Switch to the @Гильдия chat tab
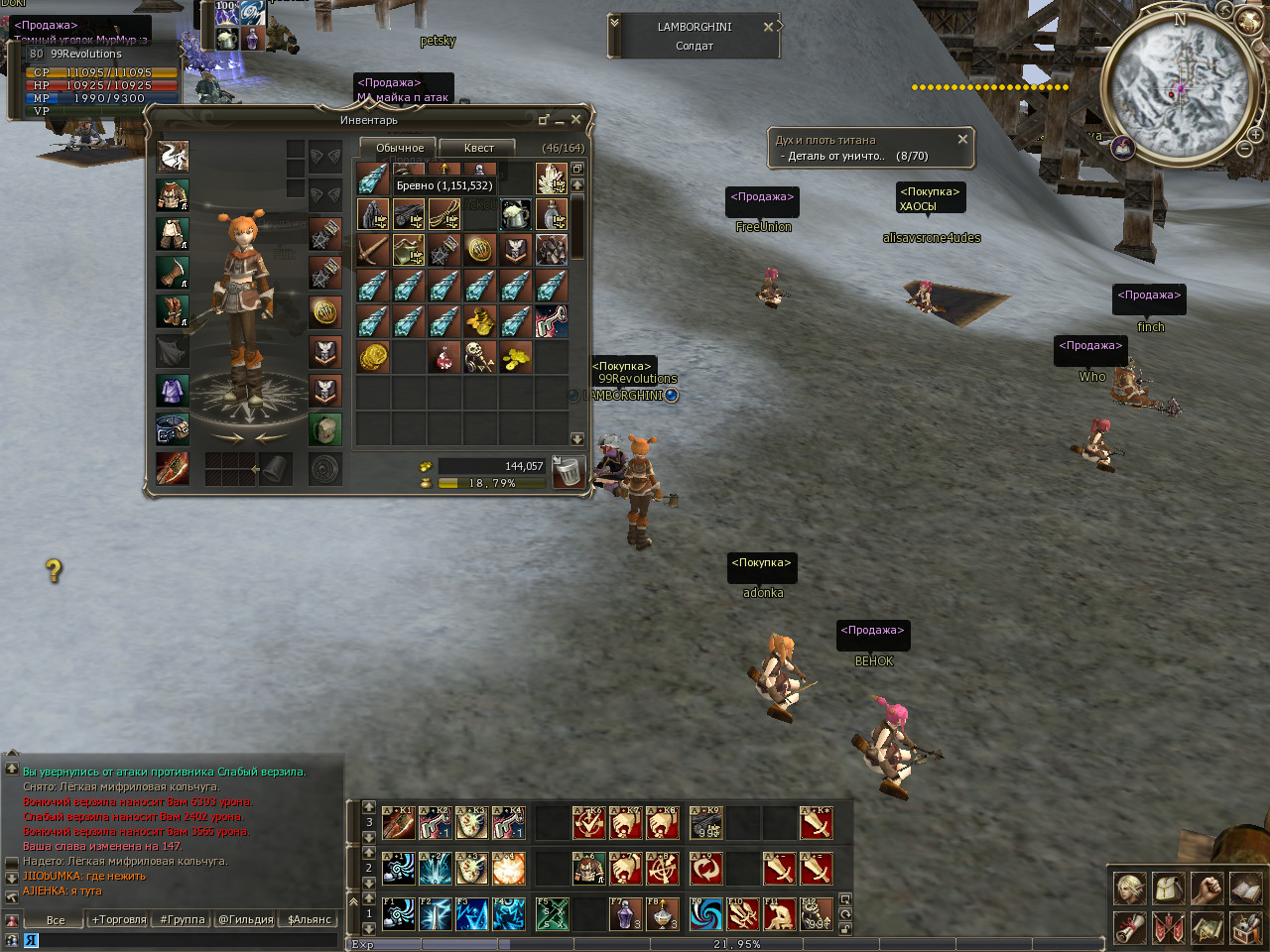 [245, 920]
